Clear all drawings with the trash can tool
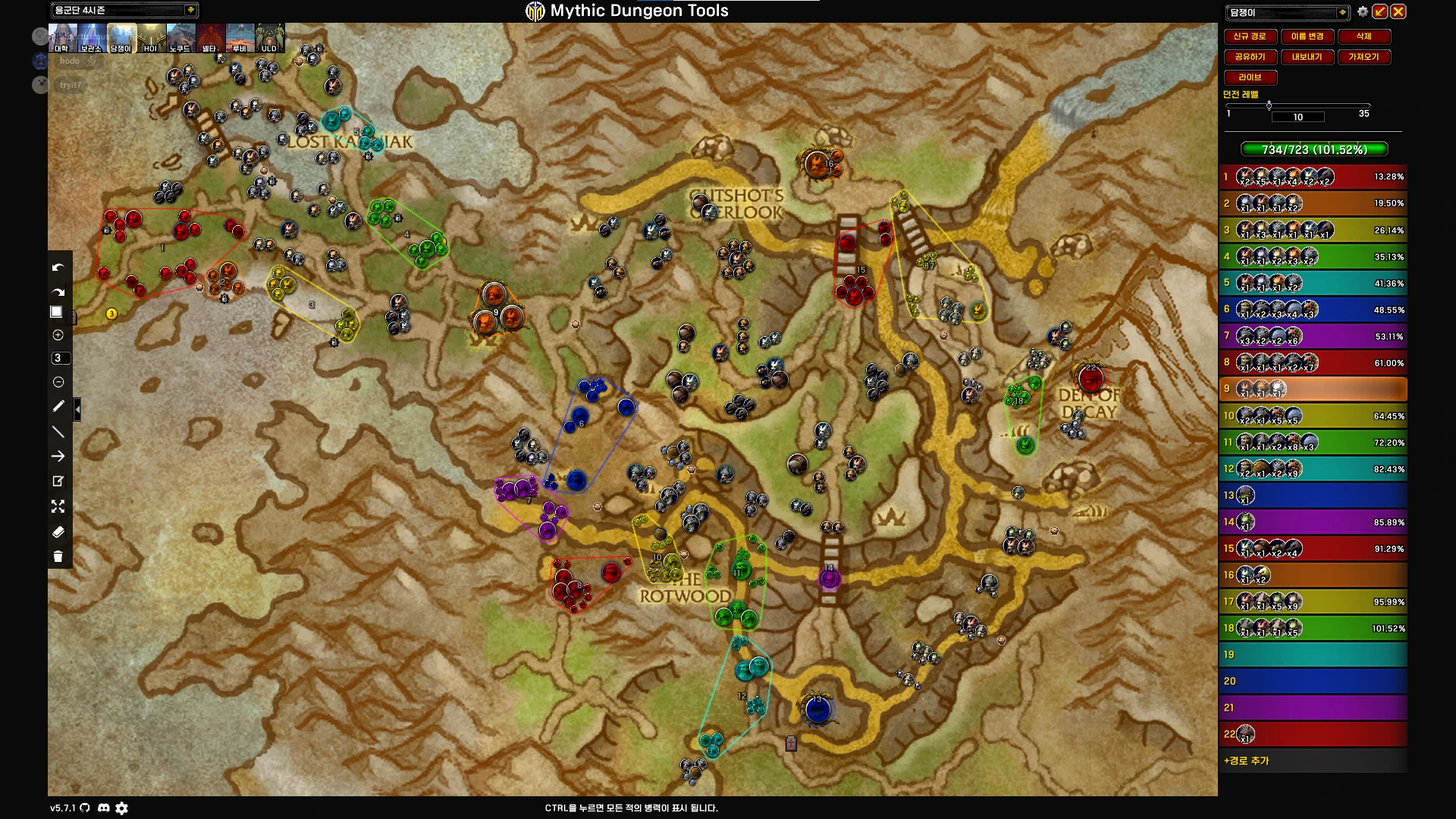The height and width of the screenshot is (819, 1456). 58,557
